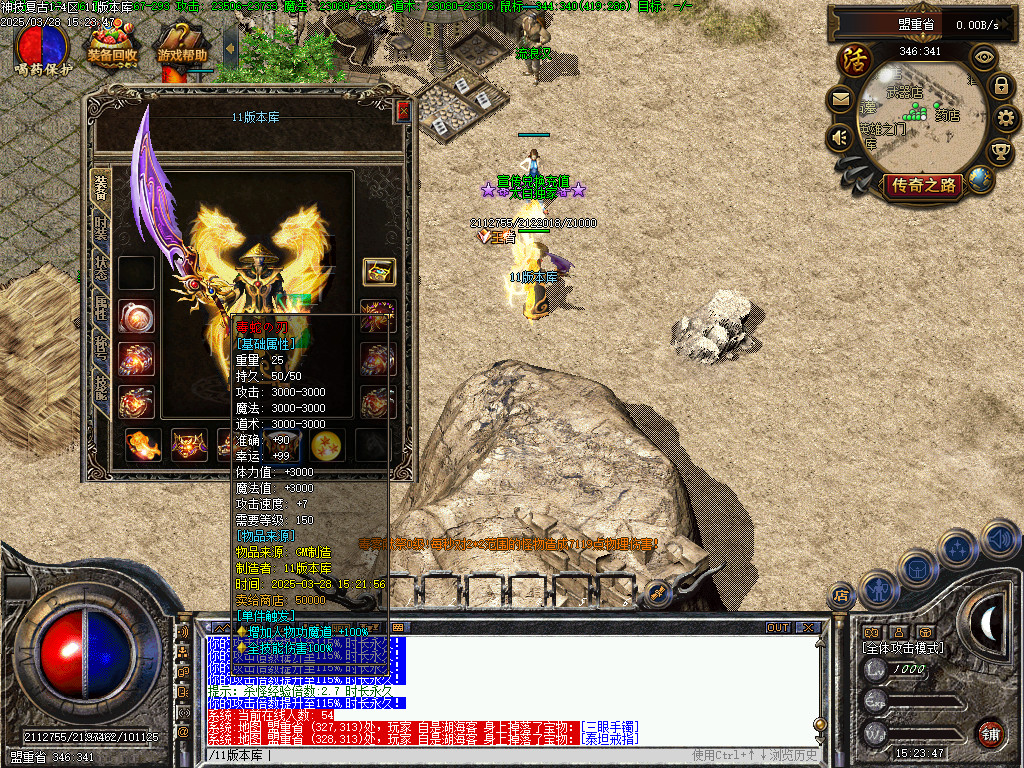The height and width of the screenshot is (768, 1024).
Task: Select the treasure chest equipment slot
Action: [x=379, y=271]
